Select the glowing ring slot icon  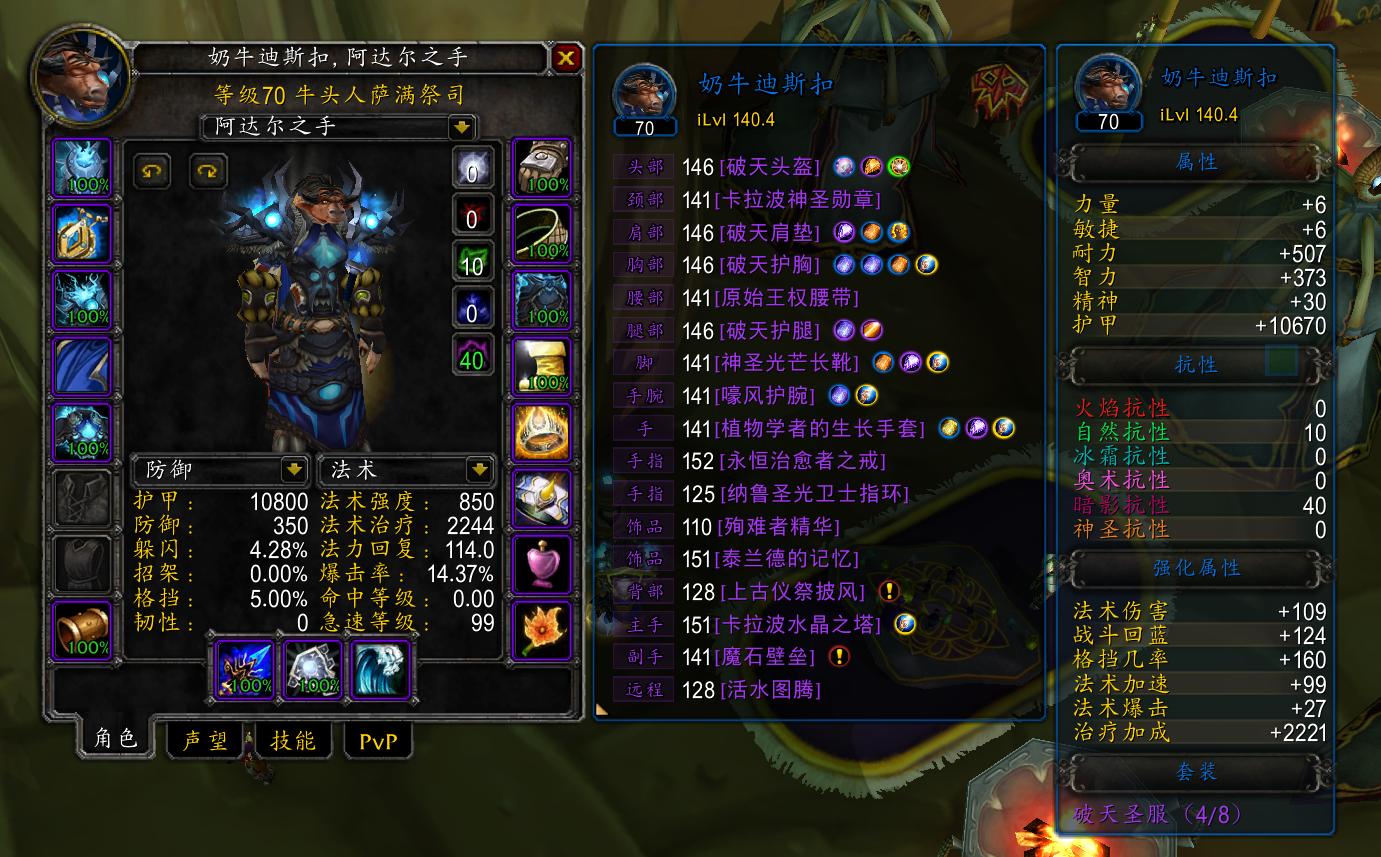[x=541, y=430]
